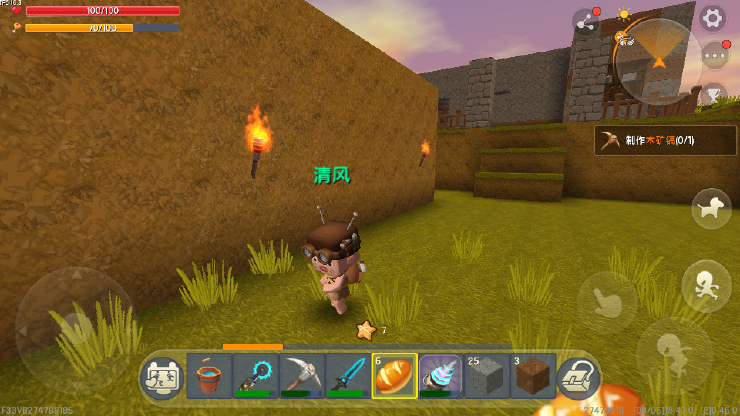Image resolution: width=740 pixels, height=416 pixels.
Task: Tap the share icon
Action: [x=585, y=21]
